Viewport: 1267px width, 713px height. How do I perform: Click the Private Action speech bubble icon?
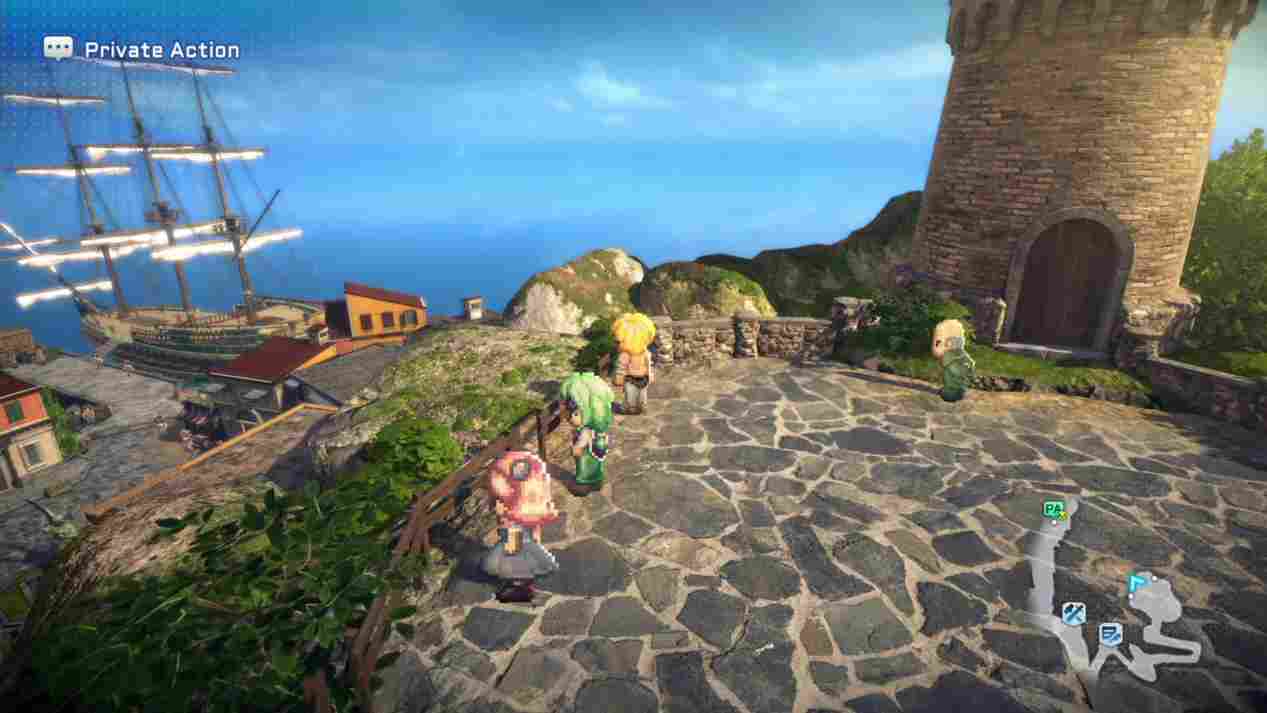pos(58,48)
